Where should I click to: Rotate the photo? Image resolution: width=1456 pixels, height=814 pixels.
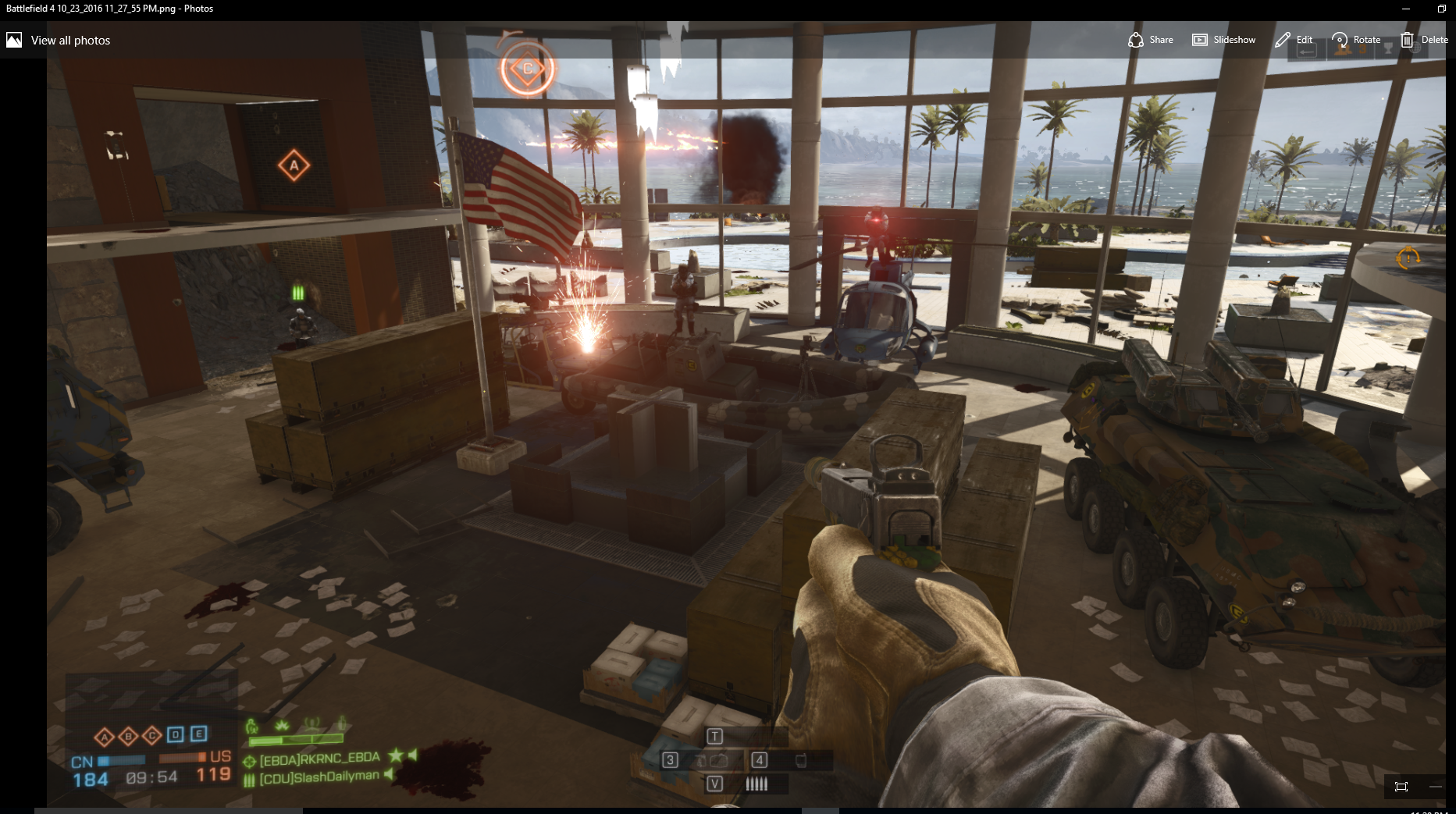(1356, 40)
